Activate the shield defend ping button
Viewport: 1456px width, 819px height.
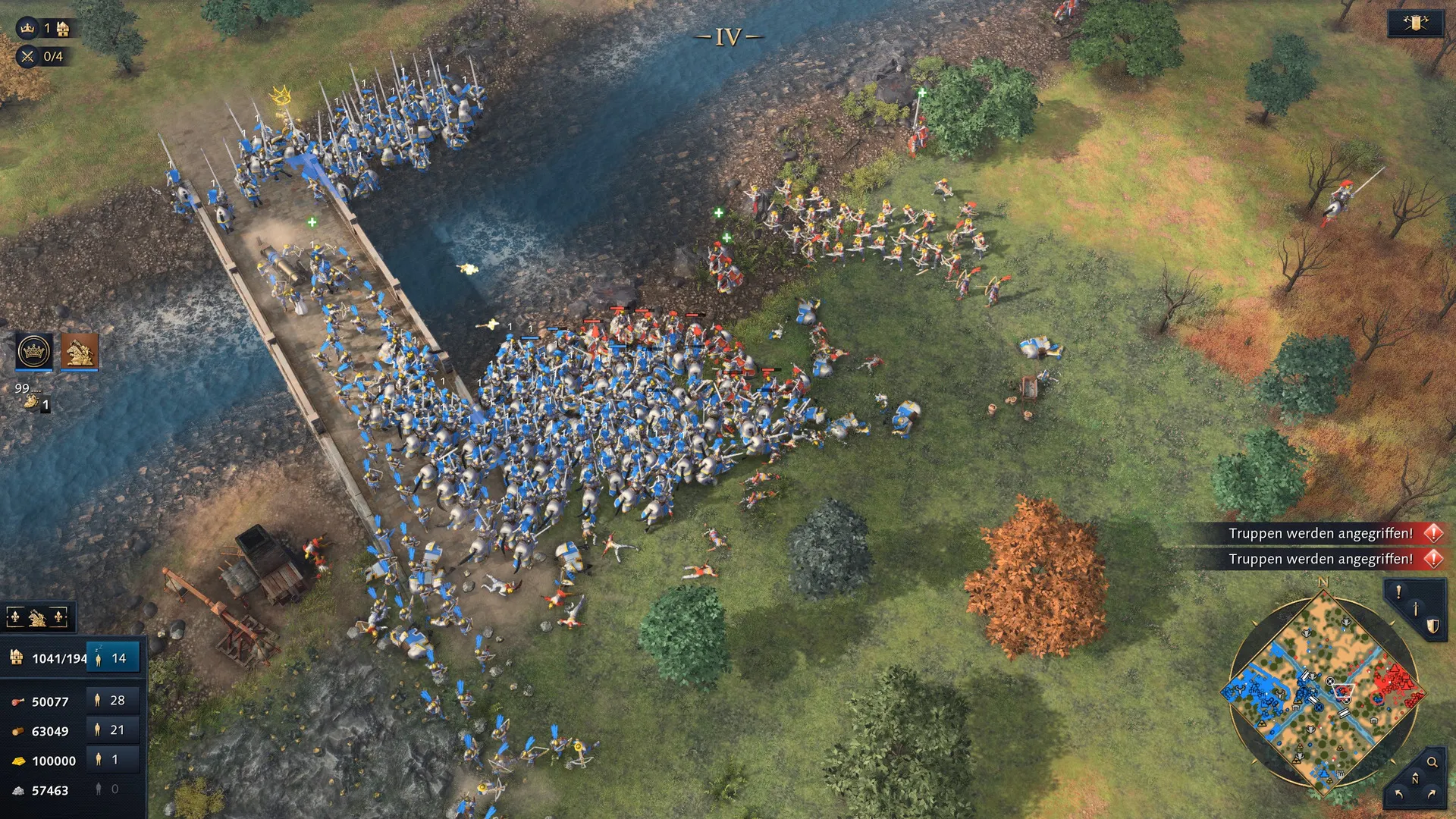tap(1432, 626)
